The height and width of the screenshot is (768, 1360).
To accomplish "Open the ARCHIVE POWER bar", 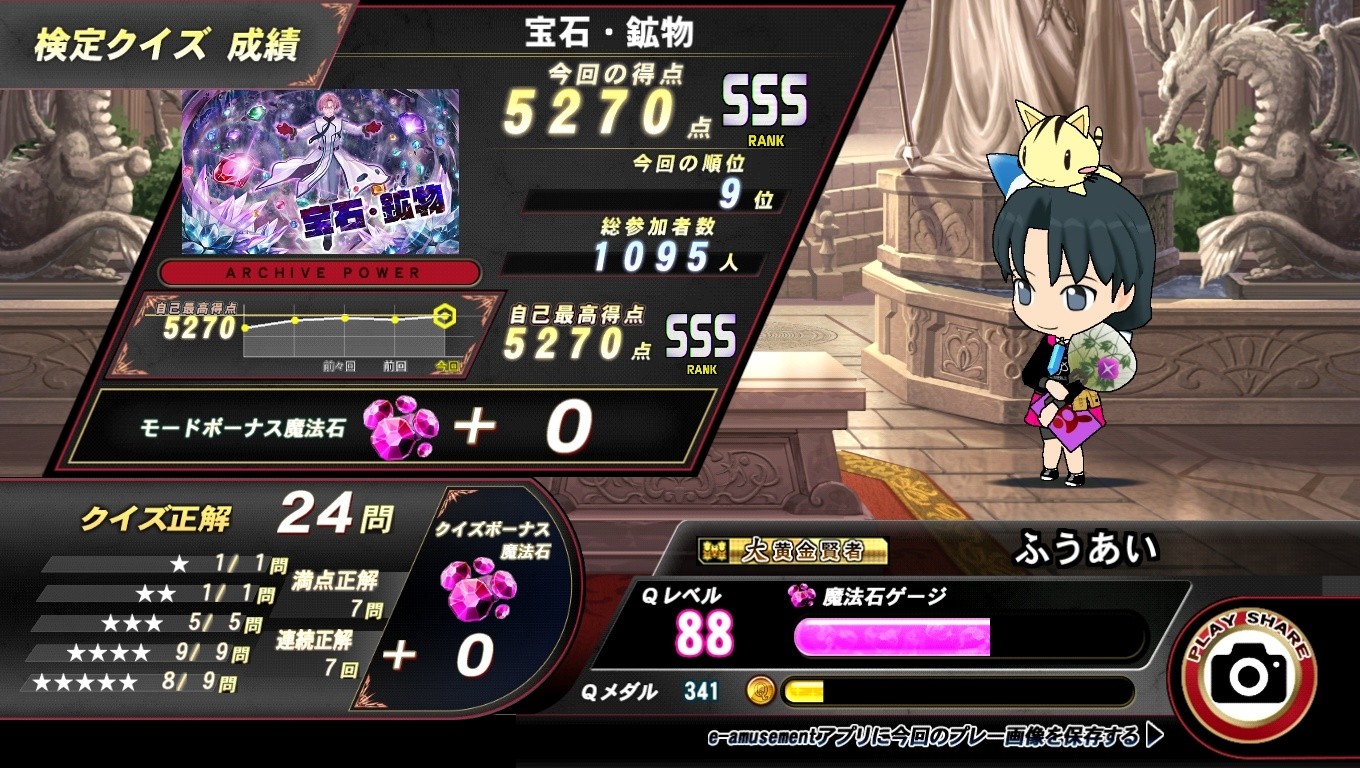I will 322,272.
